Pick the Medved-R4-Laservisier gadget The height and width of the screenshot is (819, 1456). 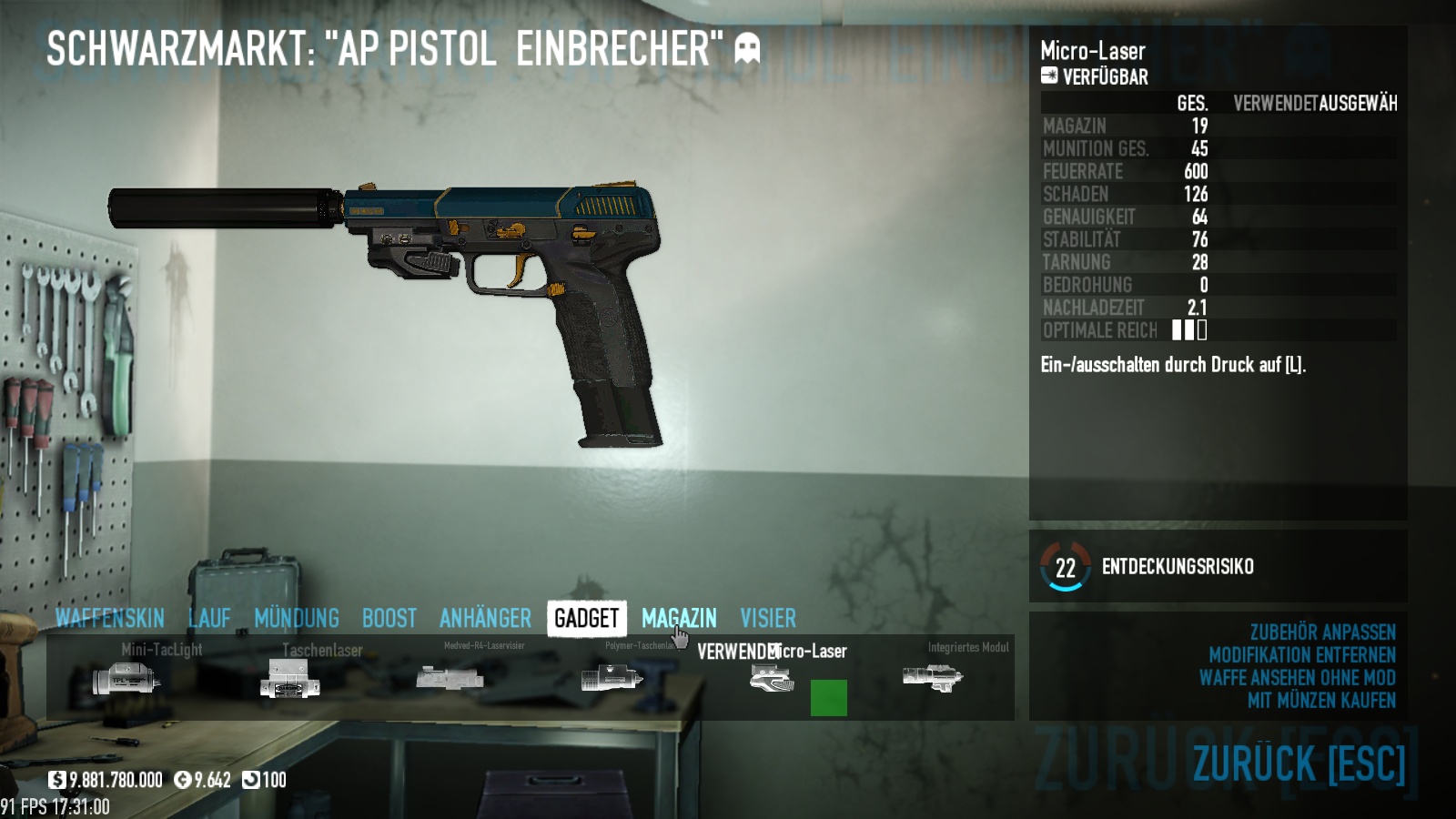450,678
